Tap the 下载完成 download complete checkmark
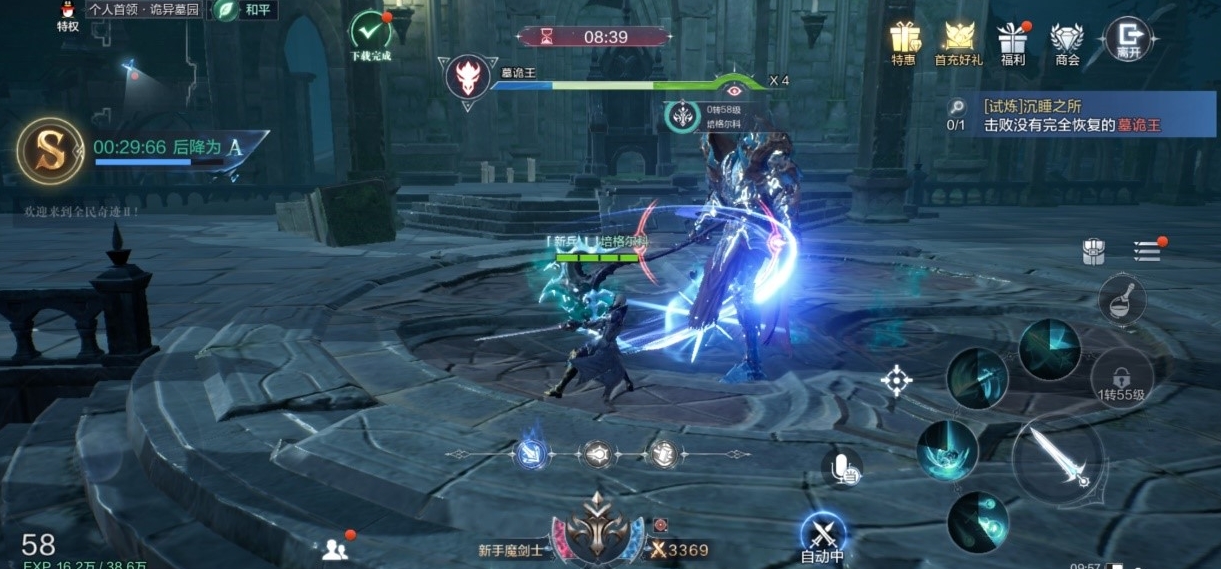Image resolution: width=1221 pixels, height=569 pixels. click(371, 34)
